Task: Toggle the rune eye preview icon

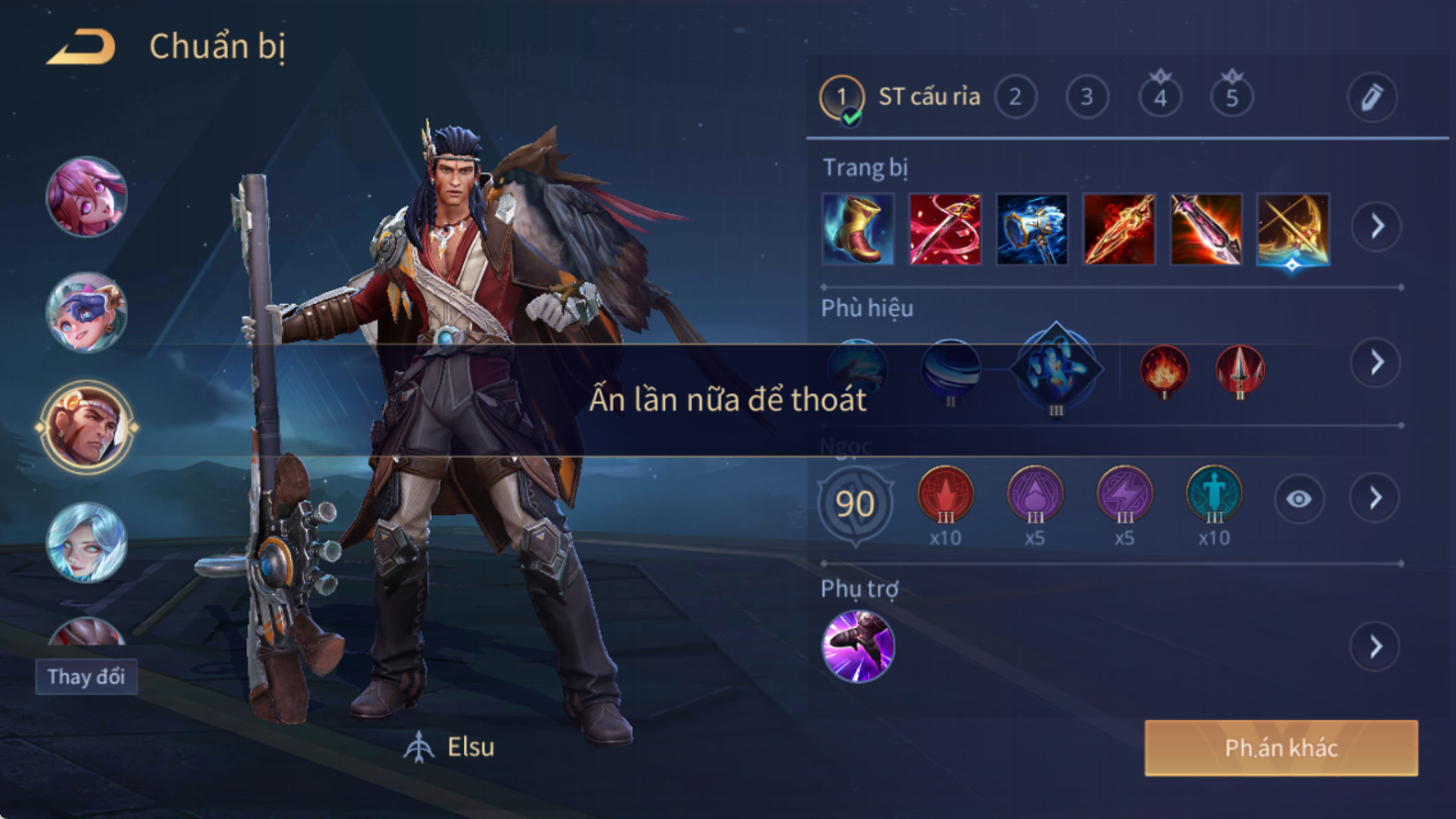Action: [1299, 499]
